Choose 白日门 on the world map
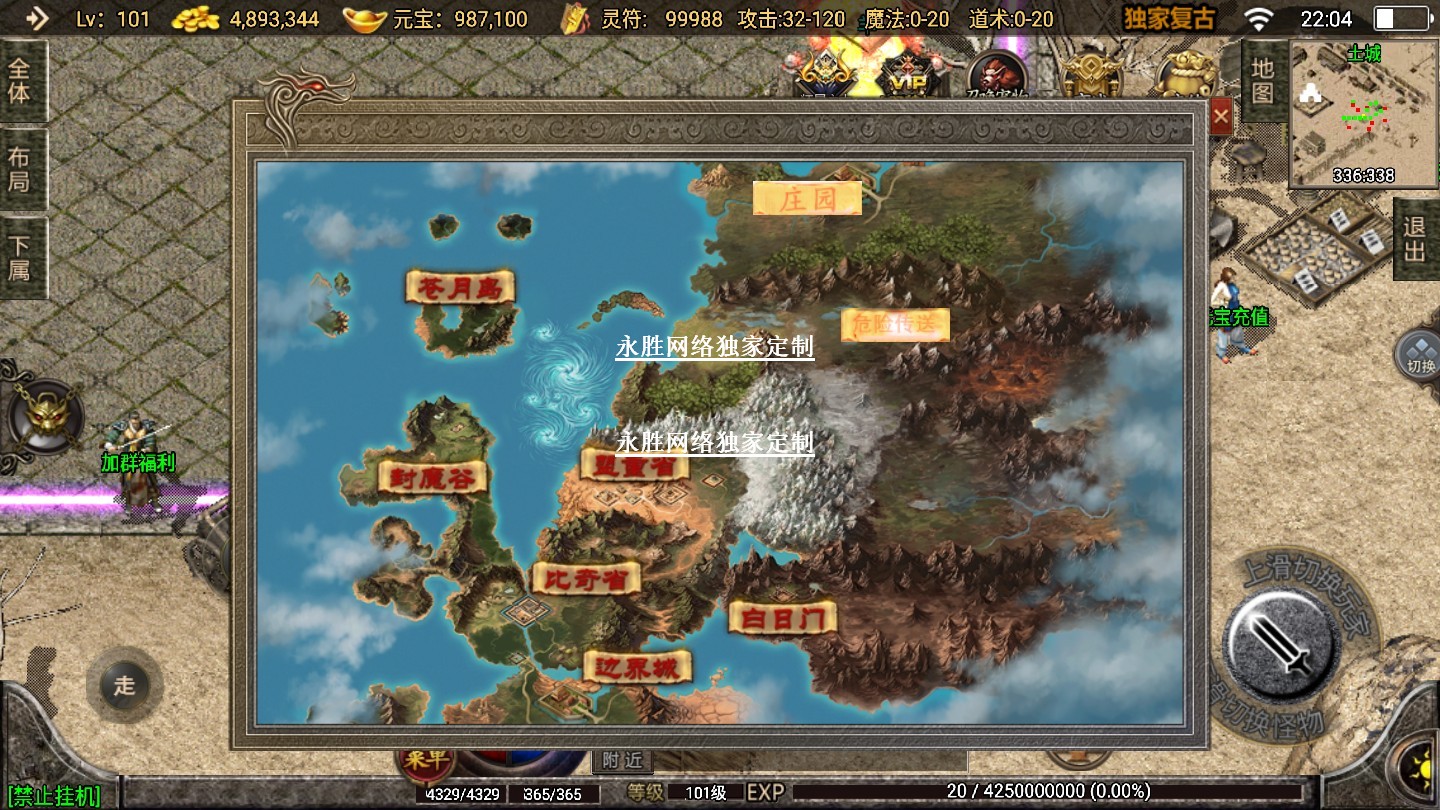The image size is (1440, 810). (782, 617)
